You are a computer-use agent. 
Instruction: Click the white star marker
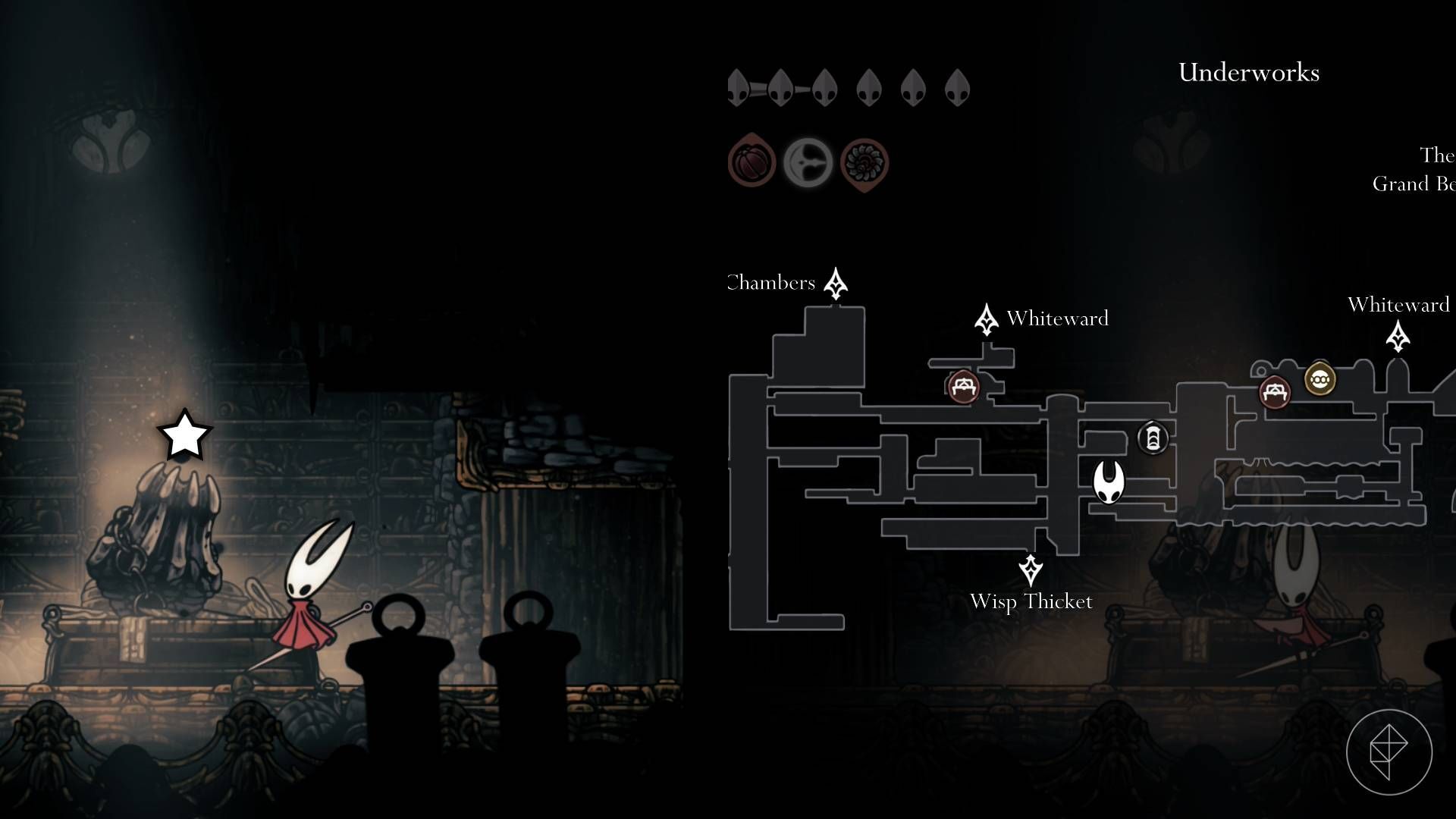(184, 436)
